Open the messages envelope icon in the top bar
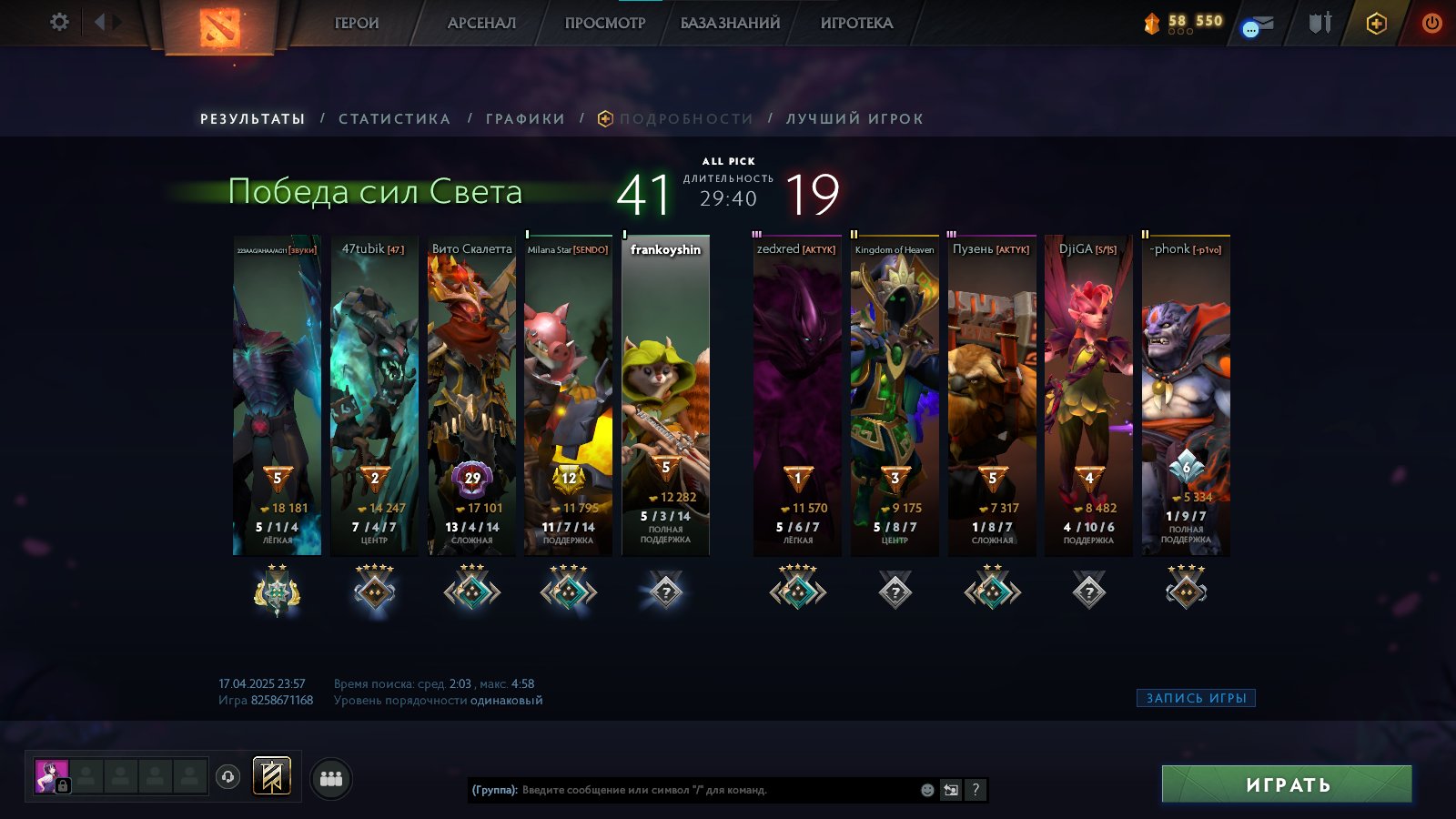This screenshot has width=1456, height=819. click(x=1259, y=25)
